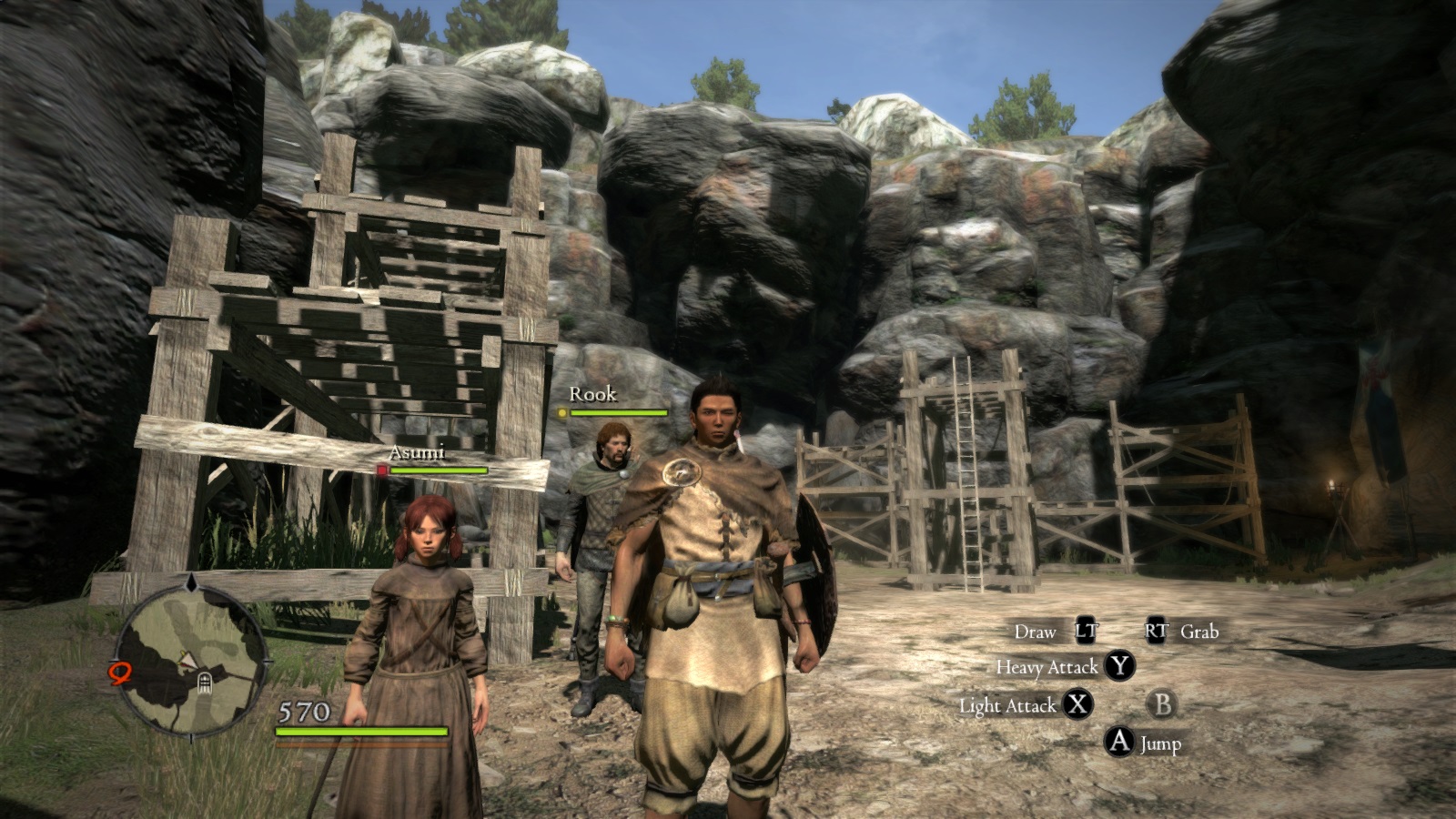Select the Asumi pawn nameplate
Image resolution: width=1456 pixels, height=819 pixels.
point(417,452)
